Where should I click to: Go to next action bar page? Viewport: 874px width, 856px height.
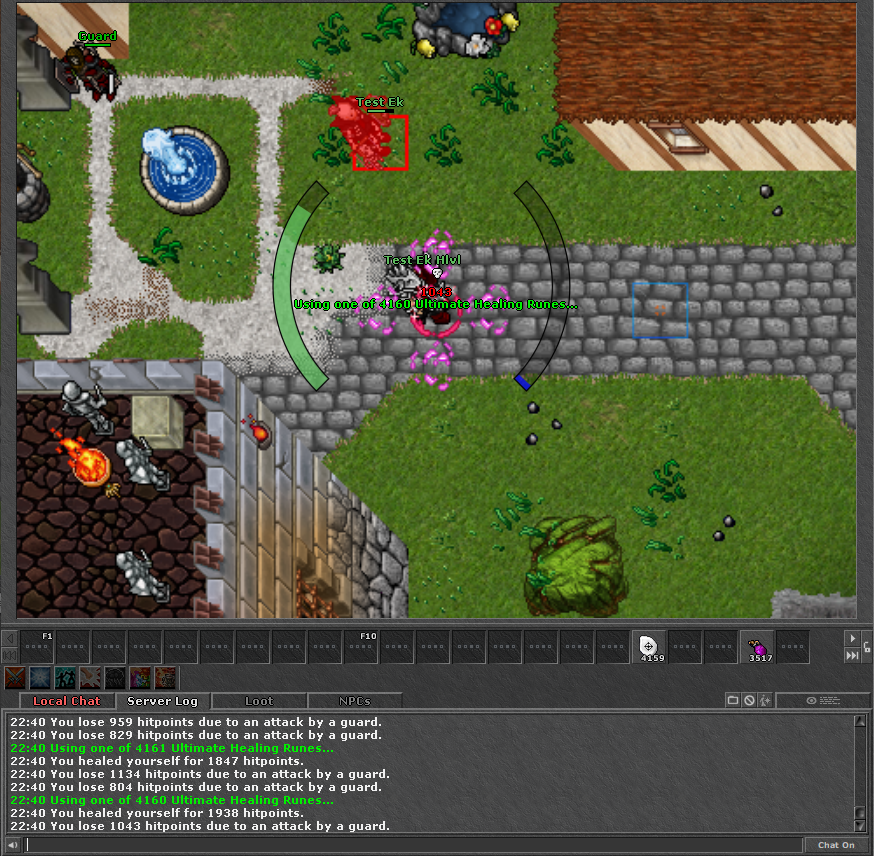[x=852, y=638]
